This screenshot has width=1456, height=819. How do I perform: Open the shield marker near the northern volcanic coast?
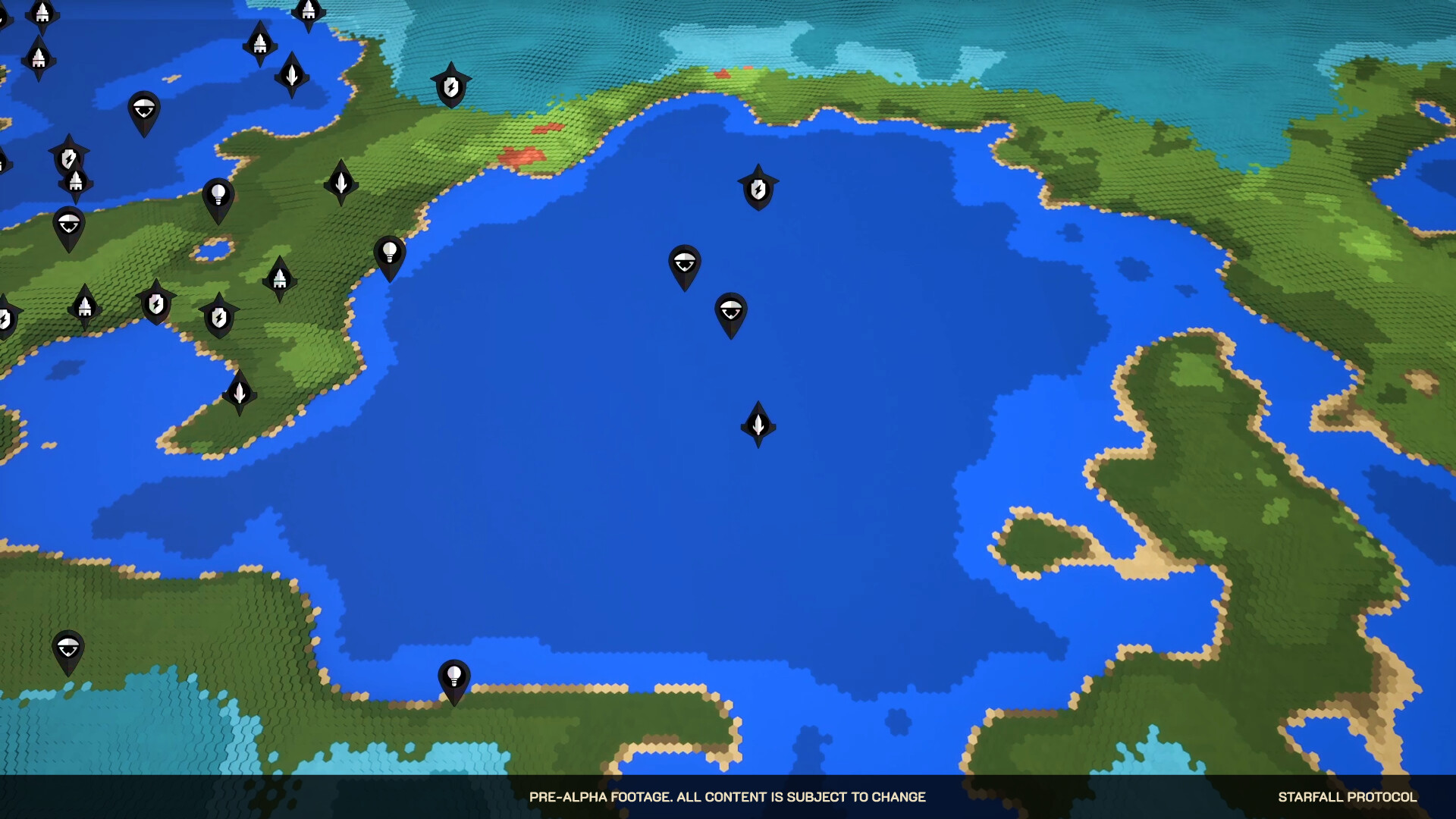click(450, 87)
